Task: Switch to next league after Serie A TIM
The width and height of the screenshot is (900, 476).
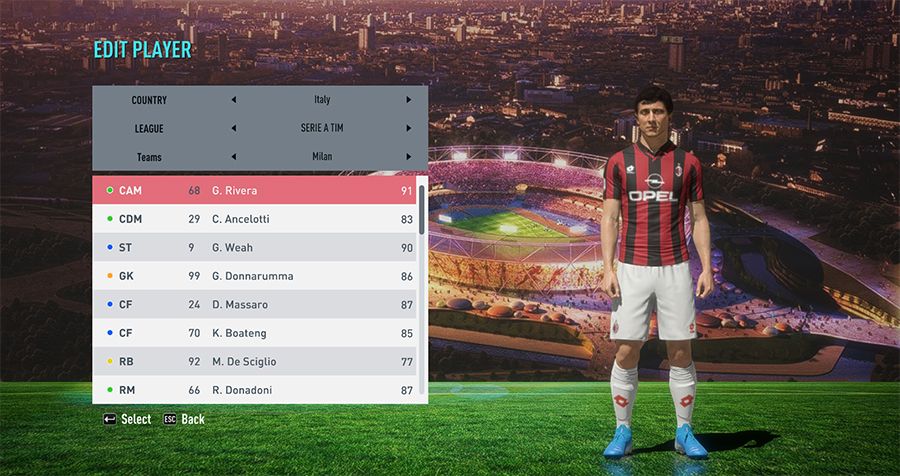Action: click(408, 128)
